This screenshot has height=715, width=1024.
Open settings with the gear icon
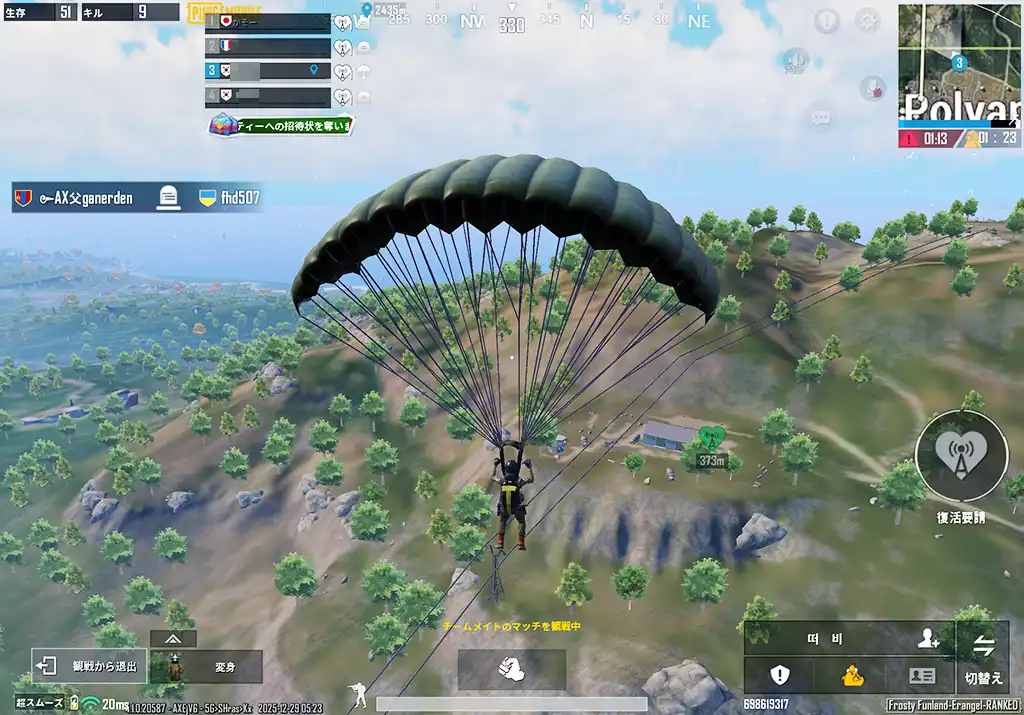[x=867, y=20]
